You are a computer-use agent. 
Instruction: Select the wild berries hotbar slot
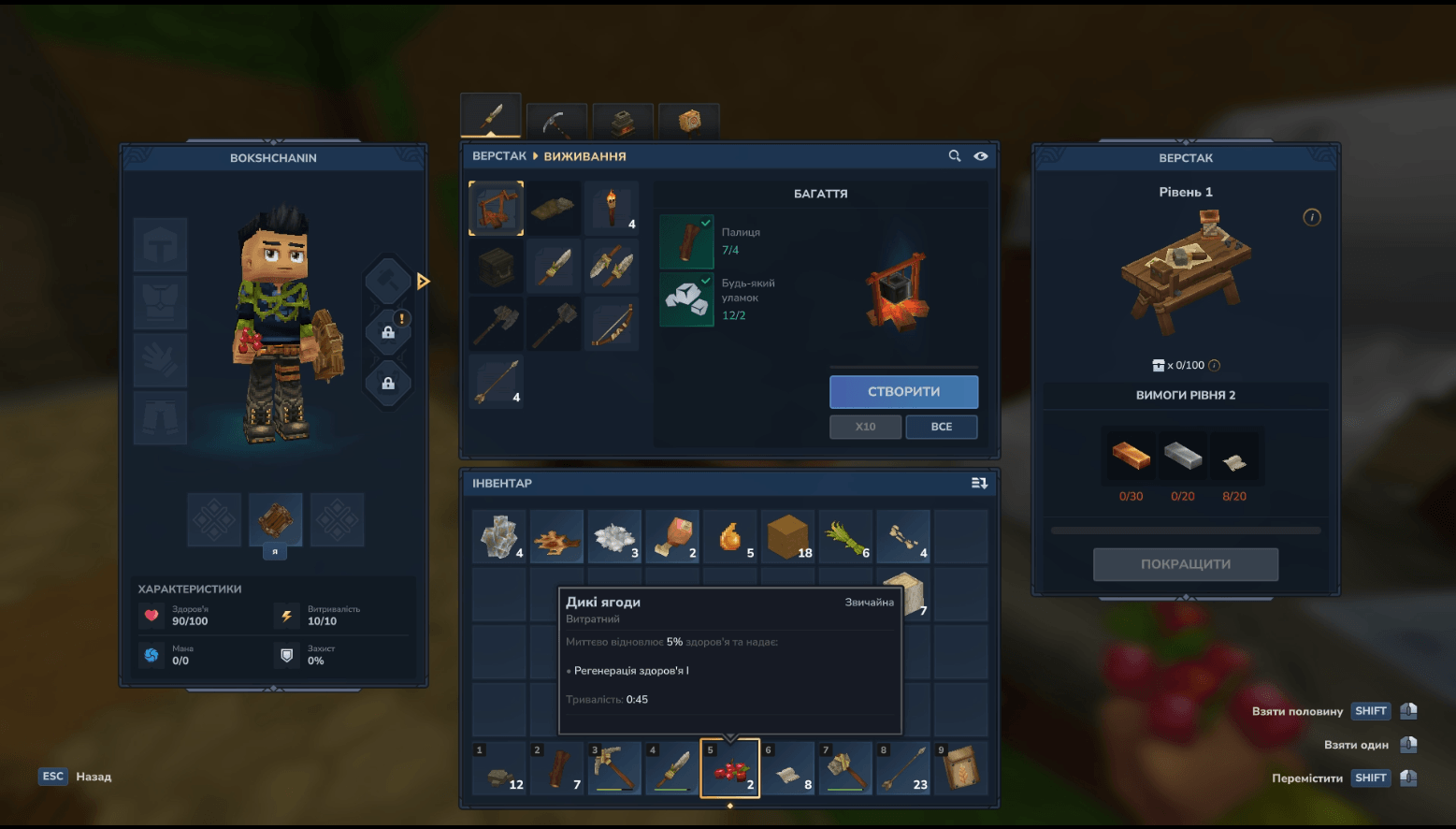pyautogui.click(x=729, y=768)
